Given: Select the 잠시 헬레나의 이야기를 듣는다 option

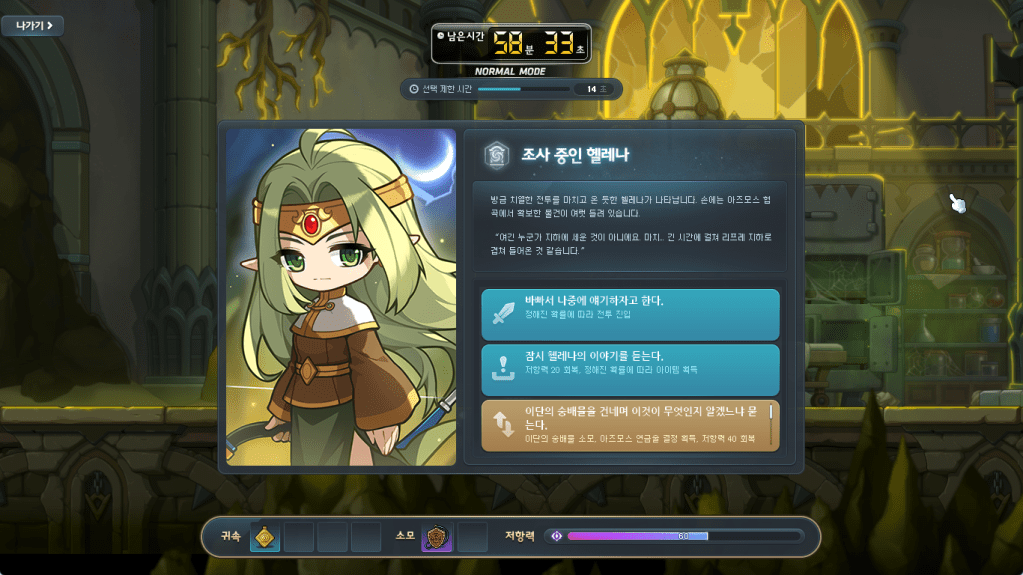Looking at the screenshot, I should point(629,369).
